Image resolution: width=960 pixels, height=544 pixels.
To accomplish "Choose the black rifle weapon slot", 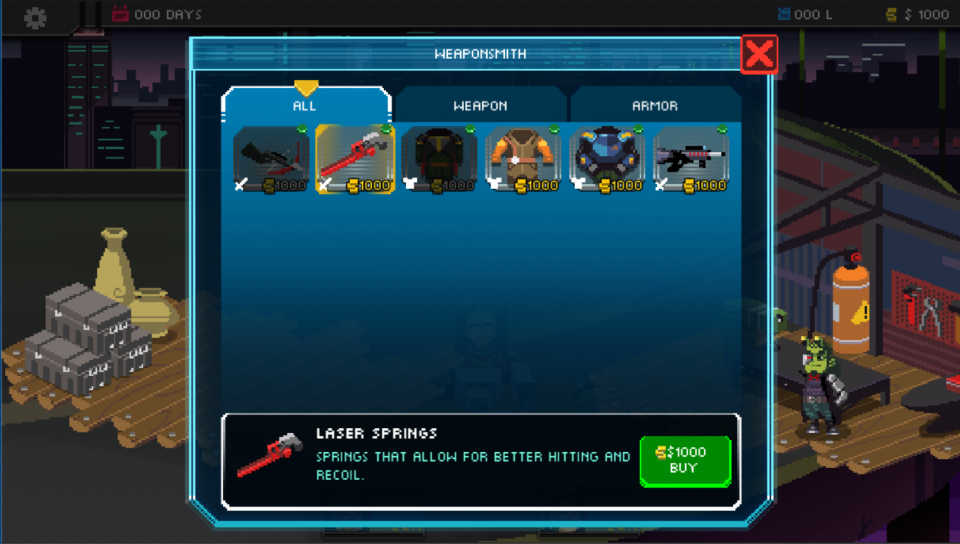I will [x=691, y=159].
